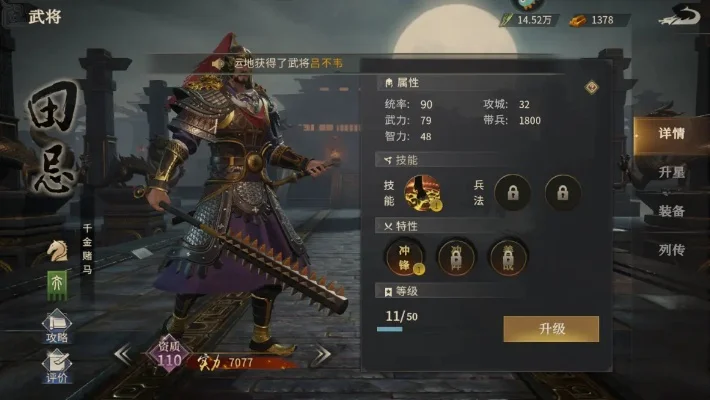
Task: Show the next general with right arrow
Action: click(x=322, y=355)
